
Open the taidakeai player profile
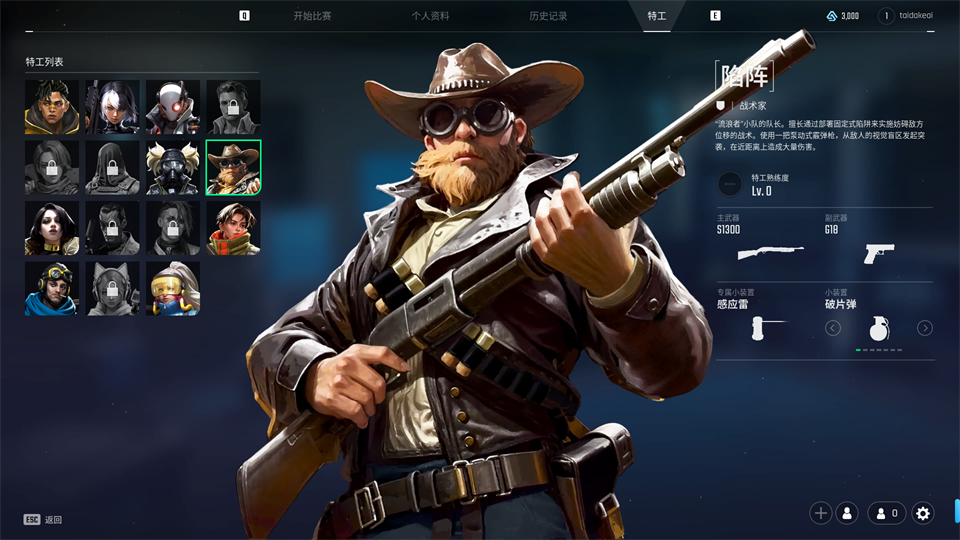click(912, 16)
